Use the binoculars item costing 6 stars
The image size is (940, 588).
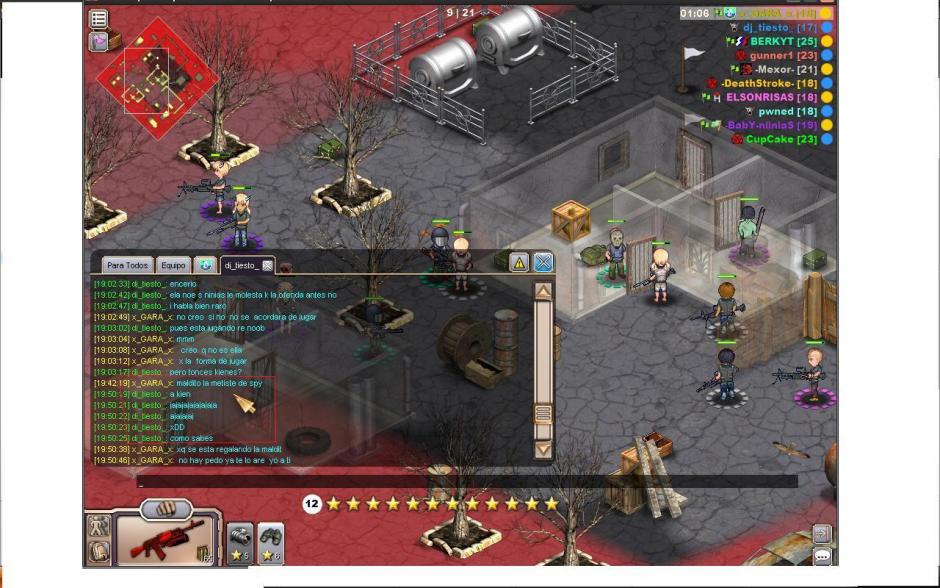coord(270,543)
